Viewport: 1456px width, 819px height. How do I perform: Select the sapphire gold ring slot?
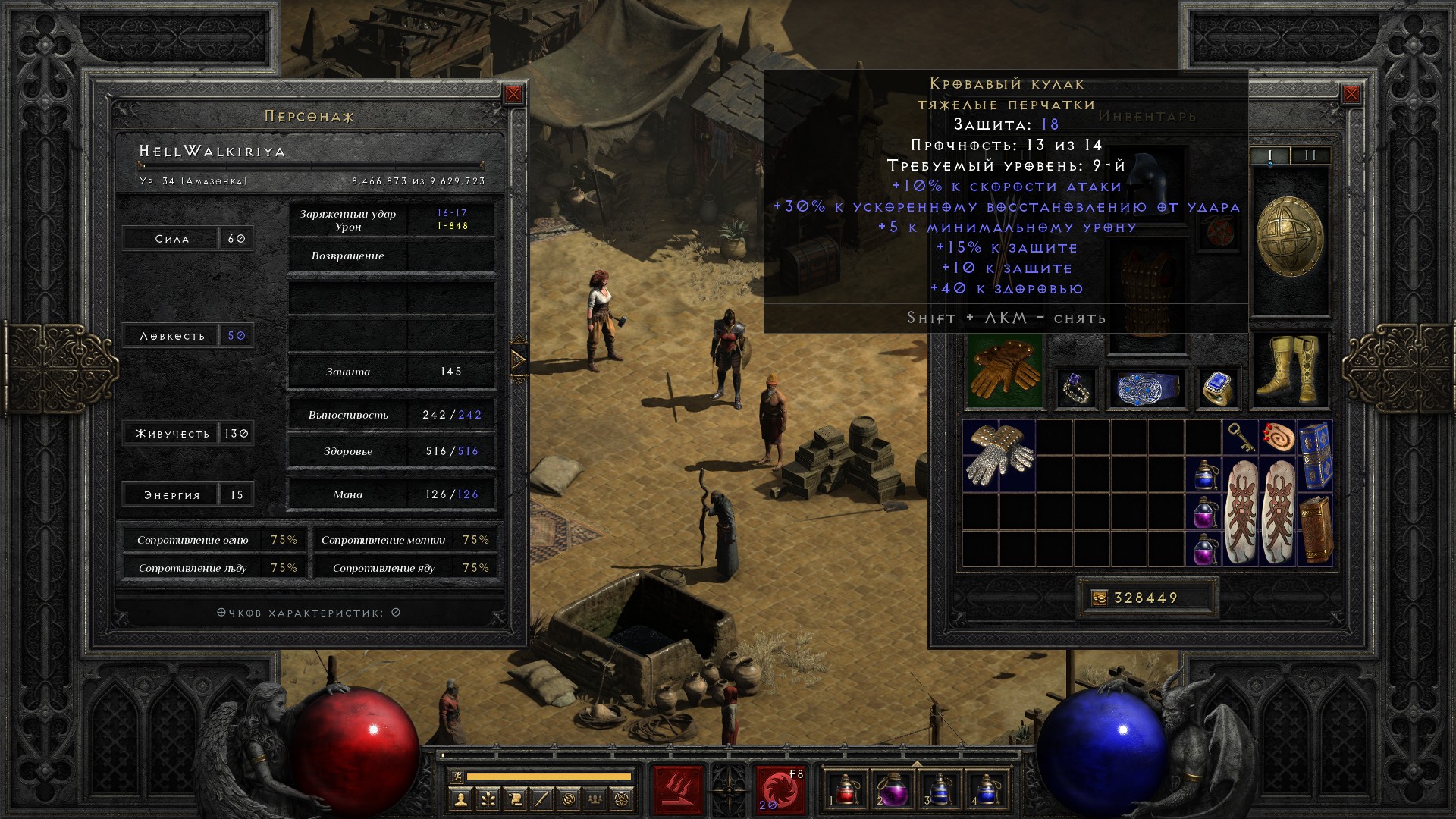(x=1217, y=388)
